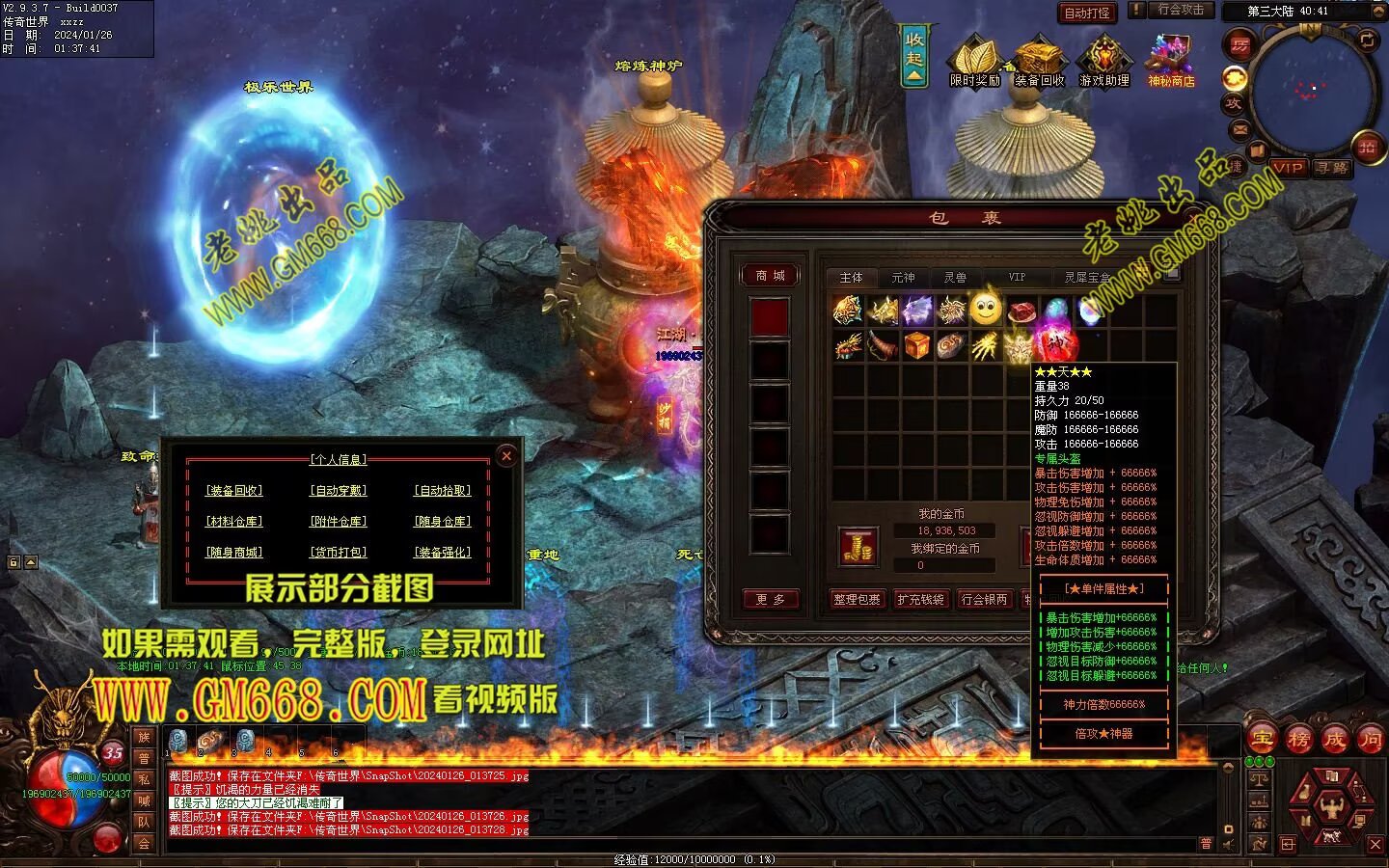Open the 限时奖励 timed reward icon
The image size is (1389, 868).
pos(975,62)
